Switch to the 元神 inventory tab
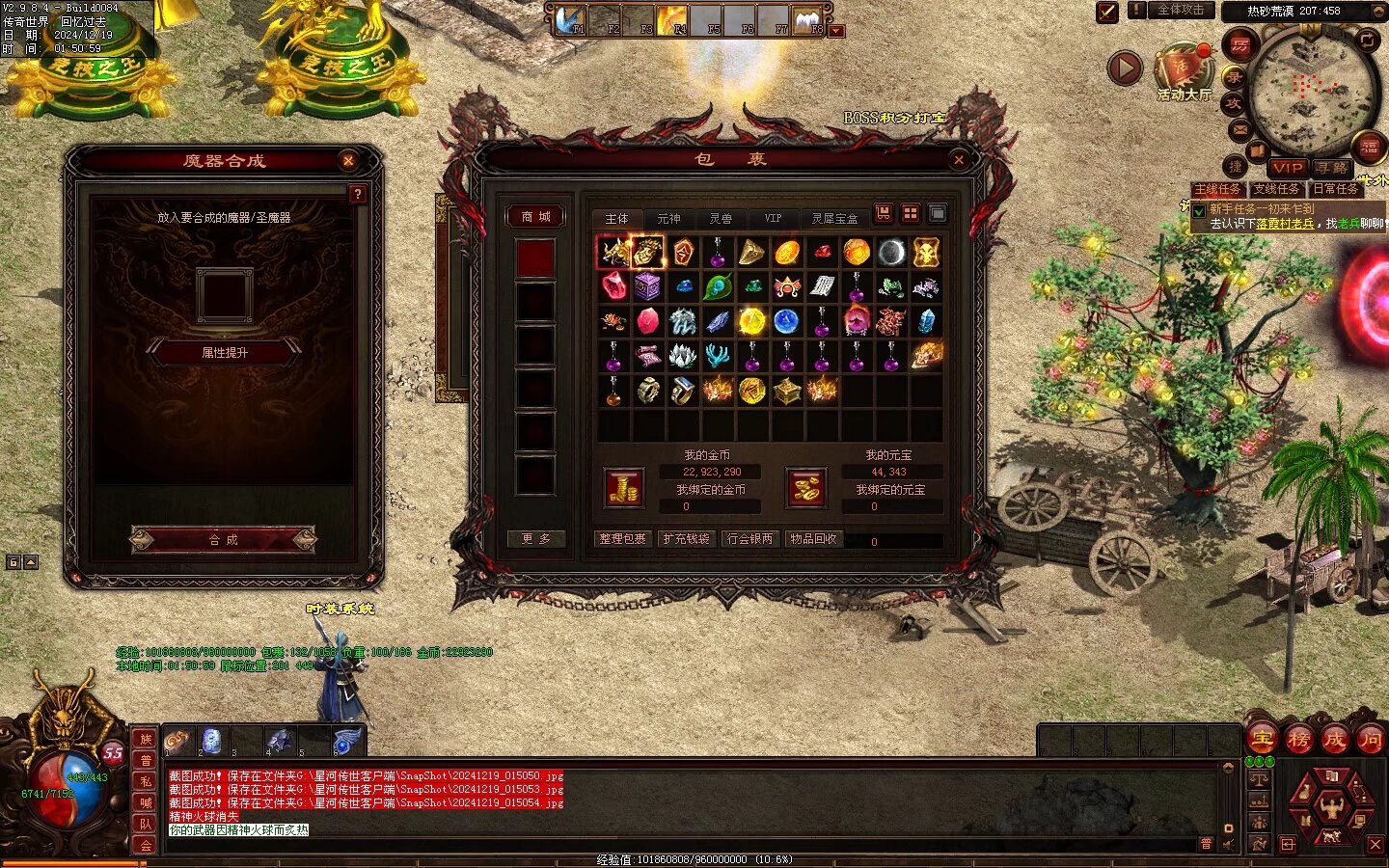Image resolution: width=1389 pixels, height=868 pixels. point(668,219)
